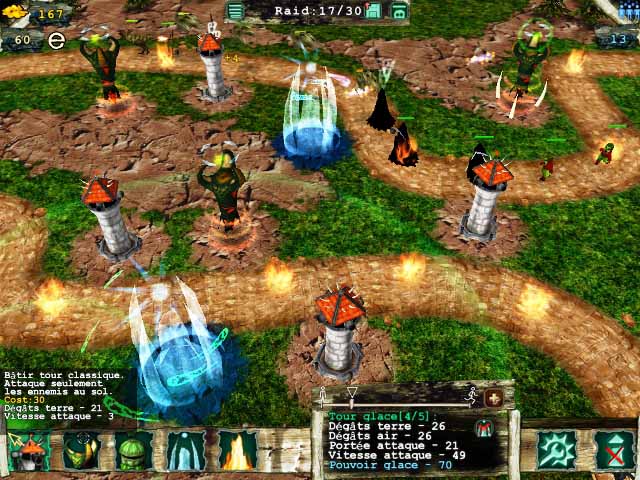Upgrade the selected tower with the gear icon
The height and width of the screenshot is (480, 640).
point(555,451)
